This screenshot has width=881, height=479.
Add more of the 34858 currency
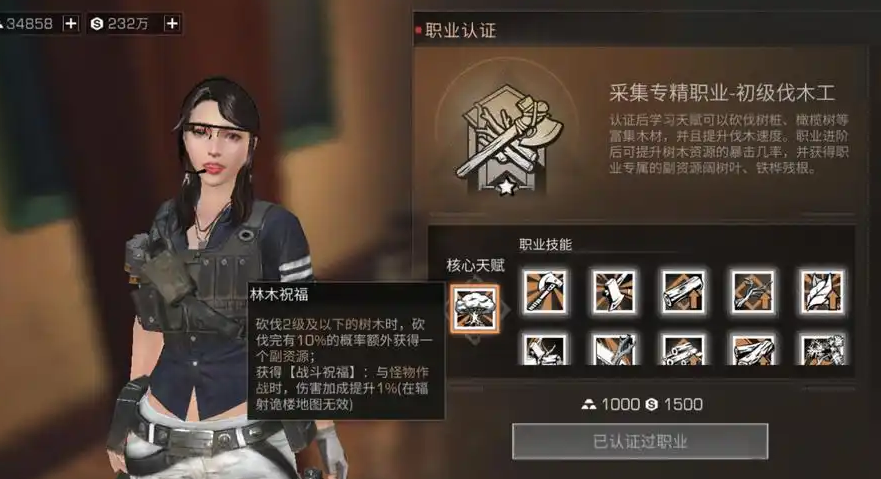[70, 23]
